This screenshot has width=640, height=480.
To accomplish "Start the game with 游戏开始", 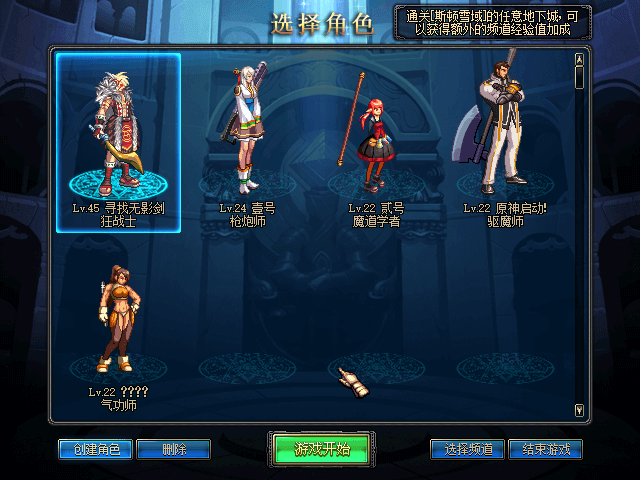I will tap(321, 449).
